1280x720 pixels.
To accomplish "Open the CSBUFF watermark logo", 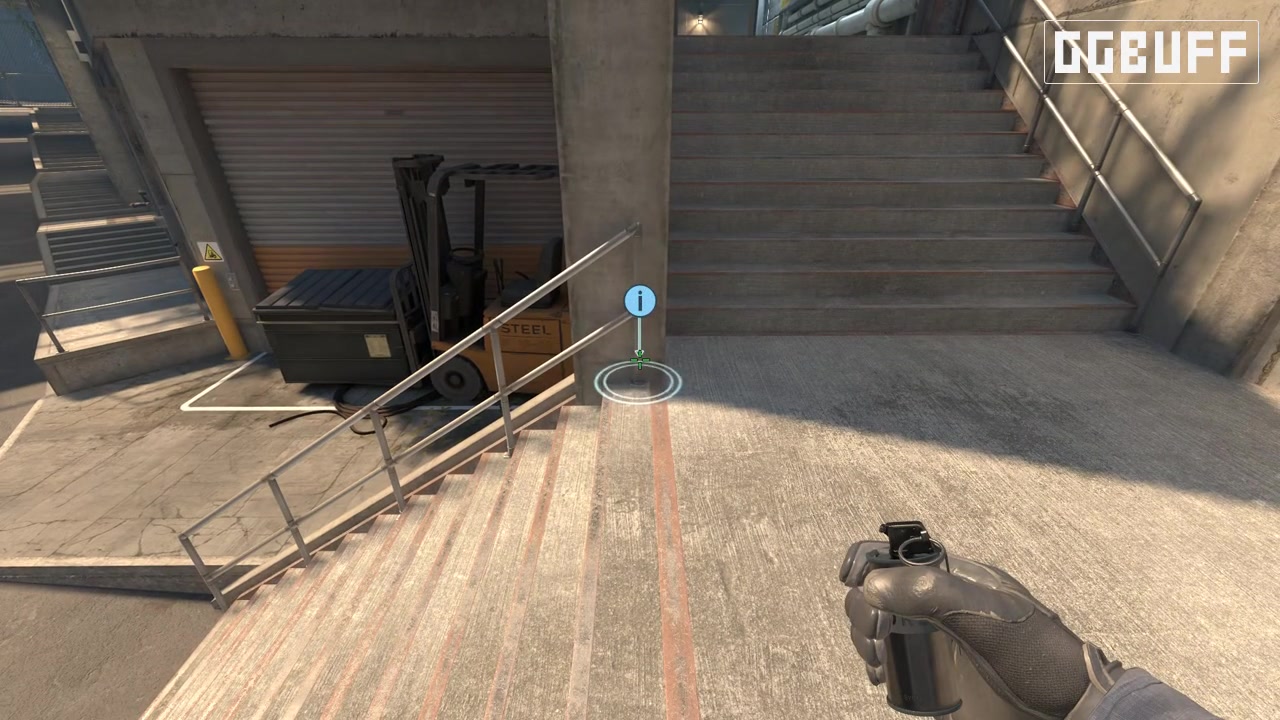I will pyautogui.click(x=1151, y=52).
